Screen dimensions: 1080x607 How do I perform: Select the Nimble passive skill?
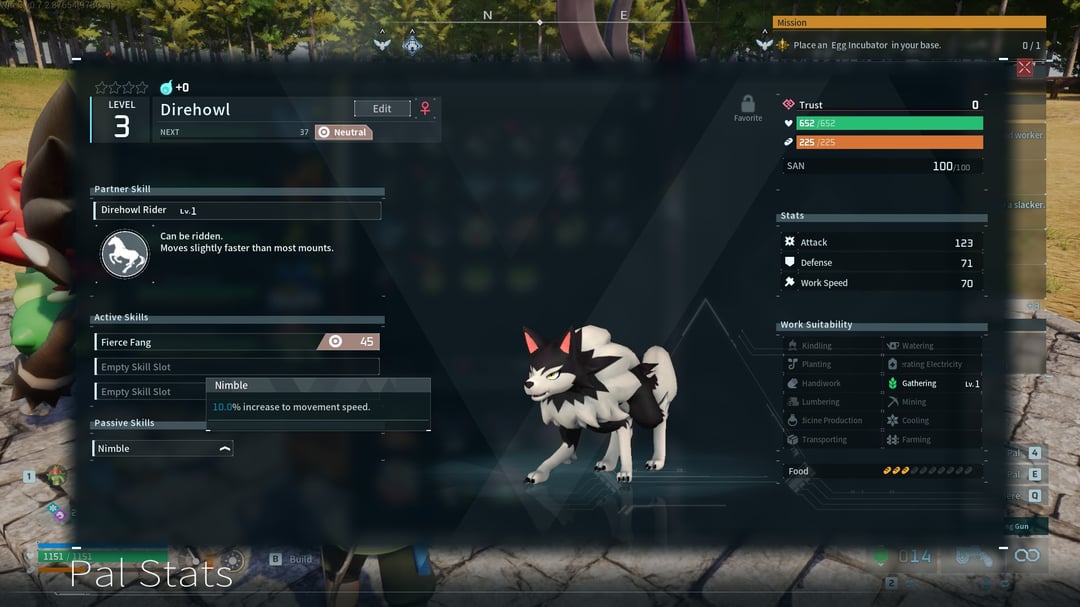[163, 449]
